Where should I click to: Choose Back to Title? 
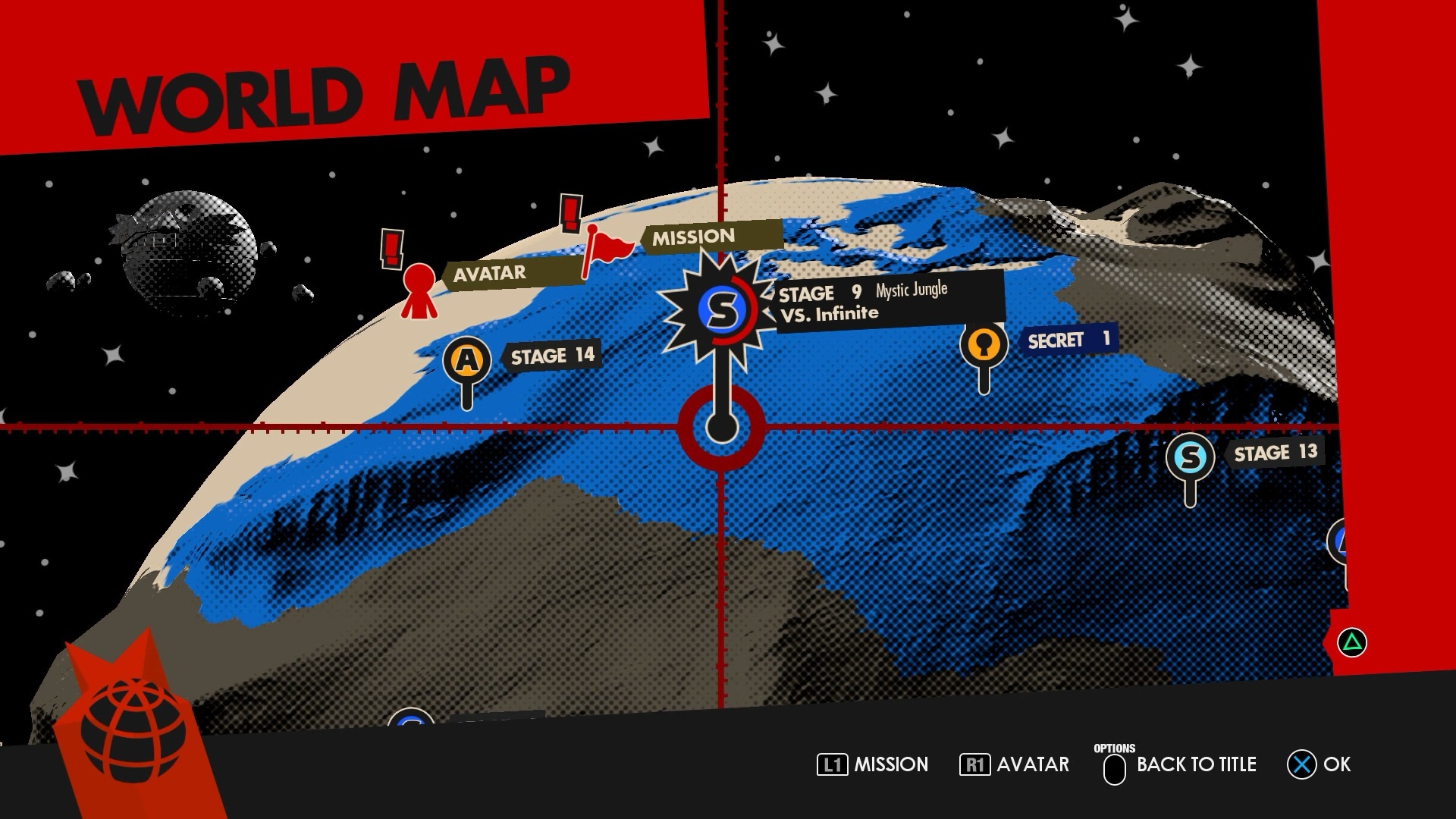coord(1180,764)
